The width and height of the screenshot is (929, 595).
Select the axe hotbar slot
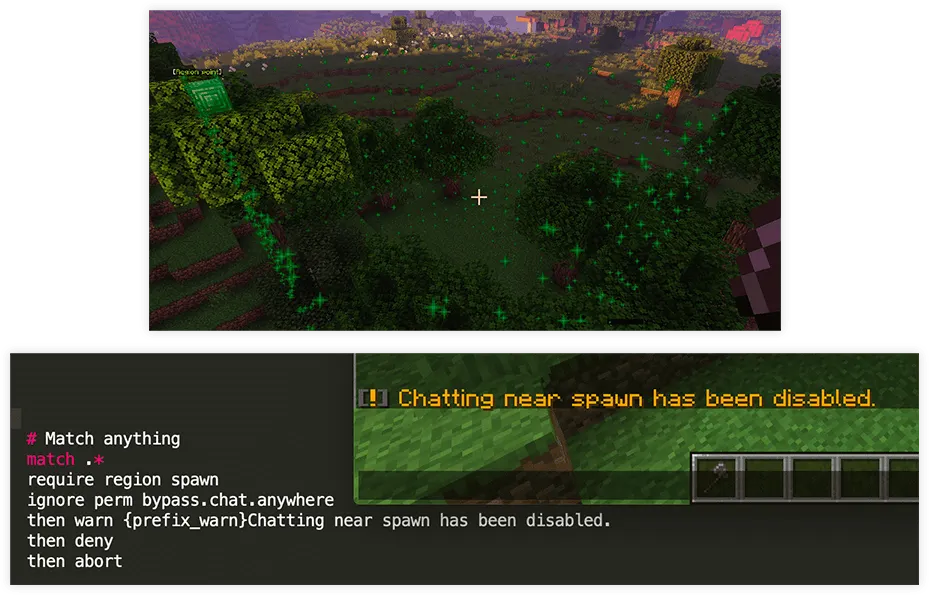tap(718, 478)
